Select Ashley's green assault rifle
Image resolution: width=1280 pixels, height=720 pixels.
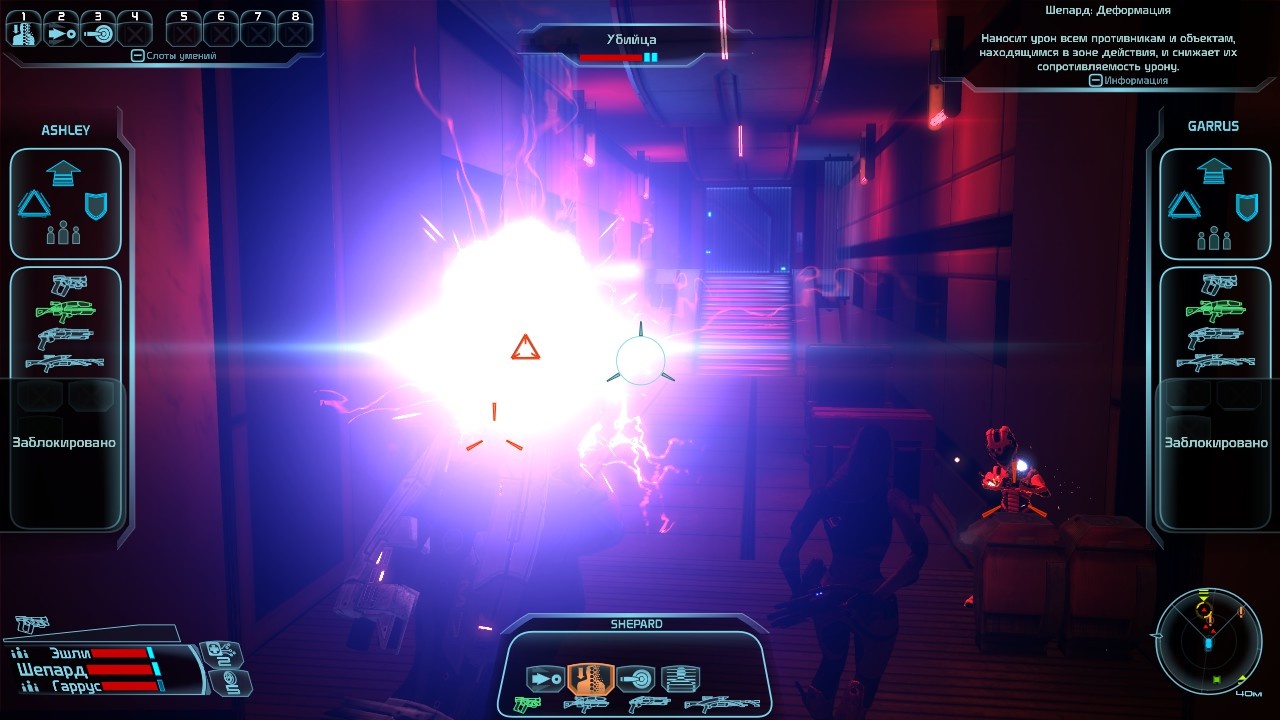(65, 311)
